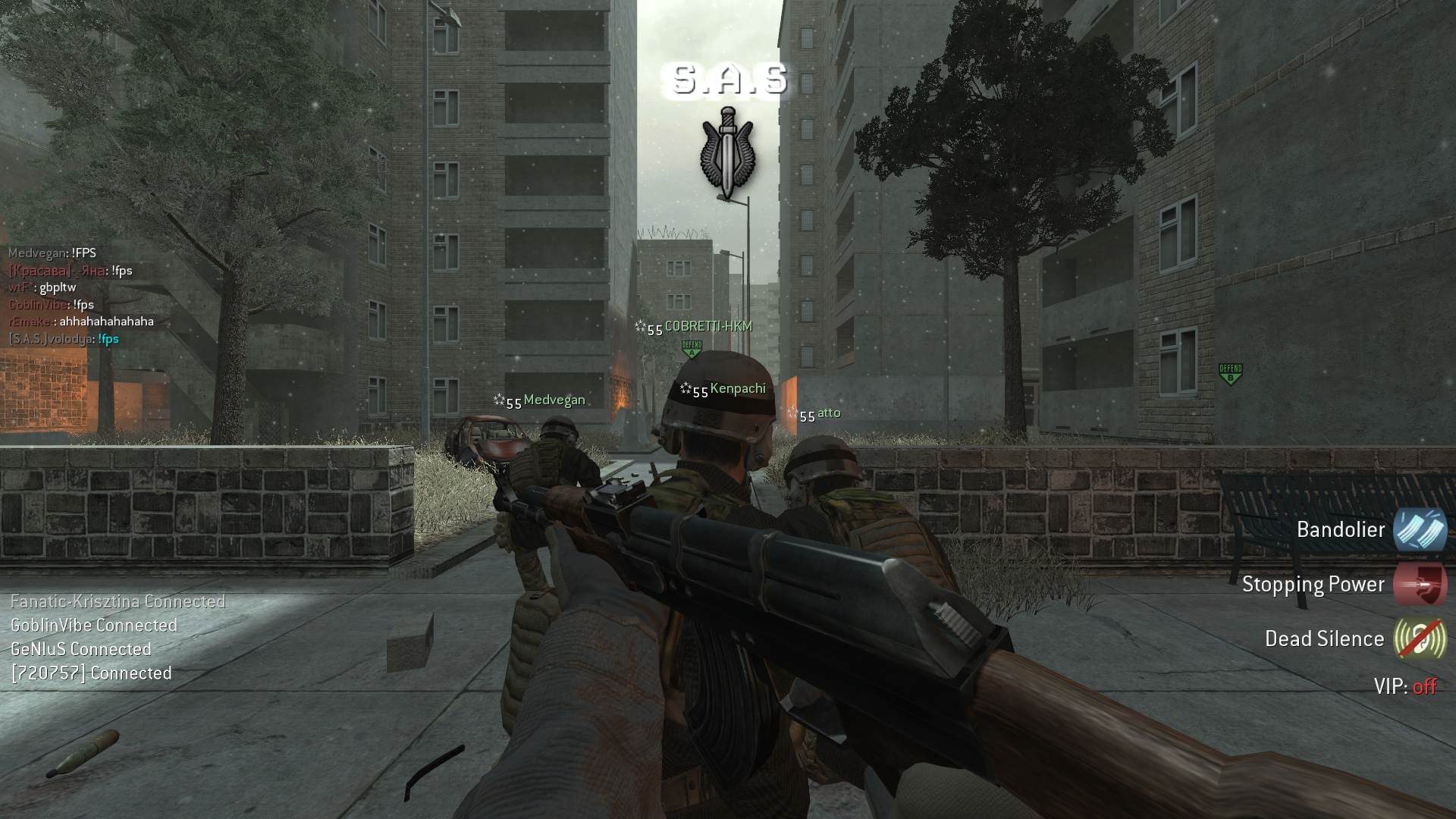Click the GeNIuS Connected log entry
1456x819 pixels.
[x=81, y=649]
